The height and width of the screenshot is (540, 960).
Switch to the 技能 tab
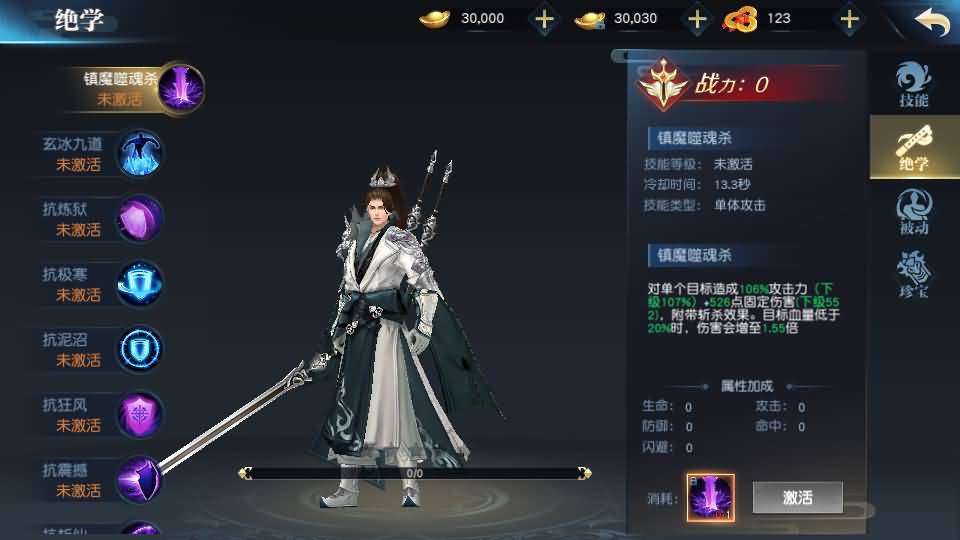(x=913, y=85)
